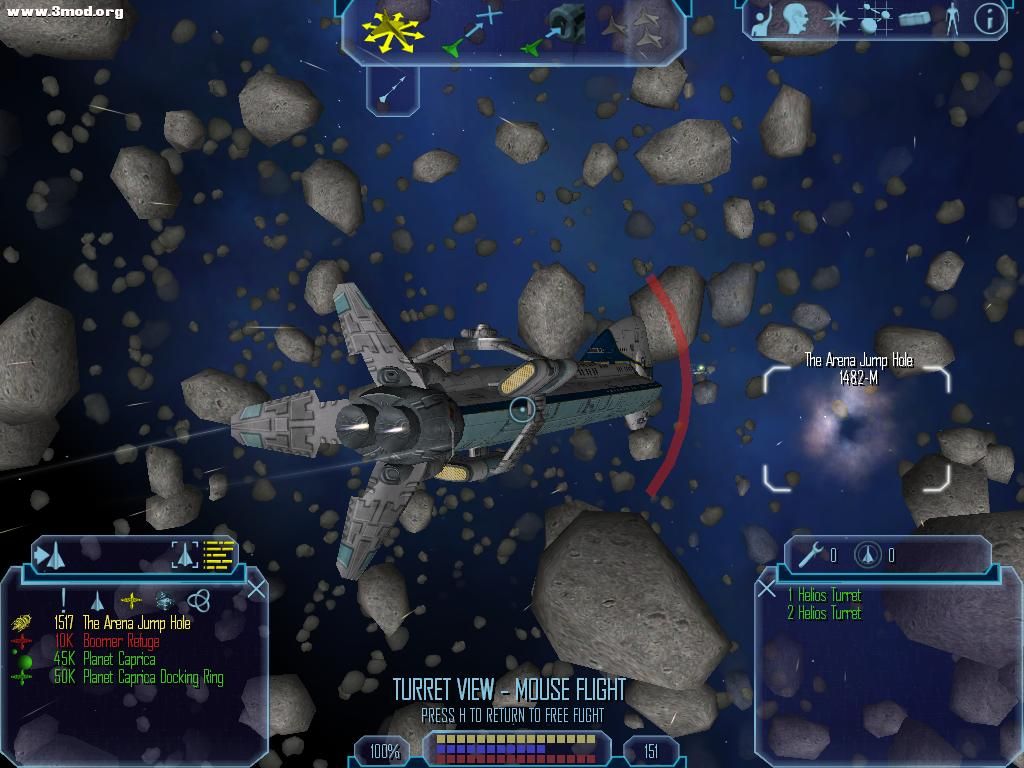Open the raised-hand figure icon menu
1024x768 pixels.
point(762,19)
